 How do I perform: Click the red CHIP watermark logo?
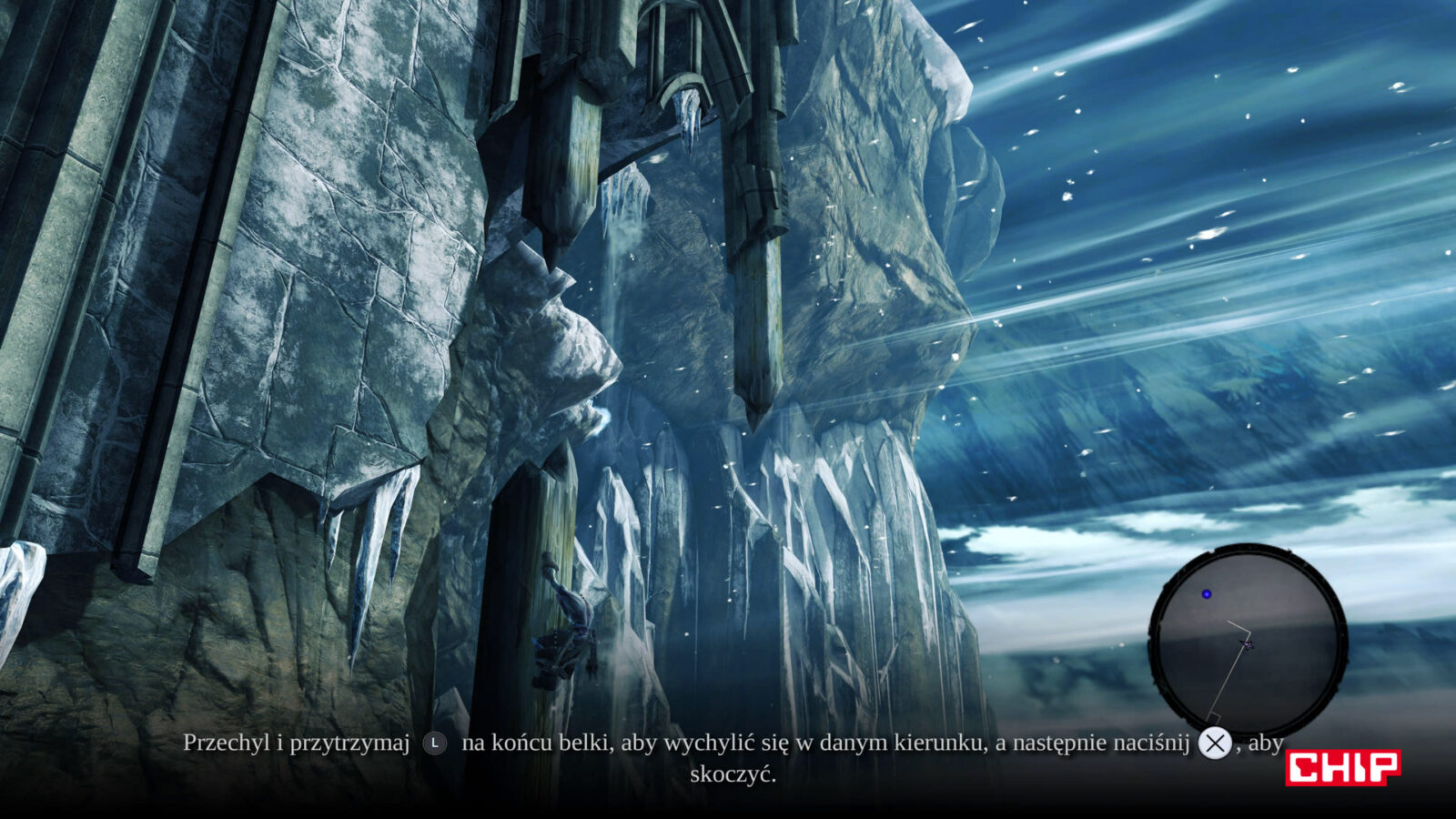(x=1342, y=767)
